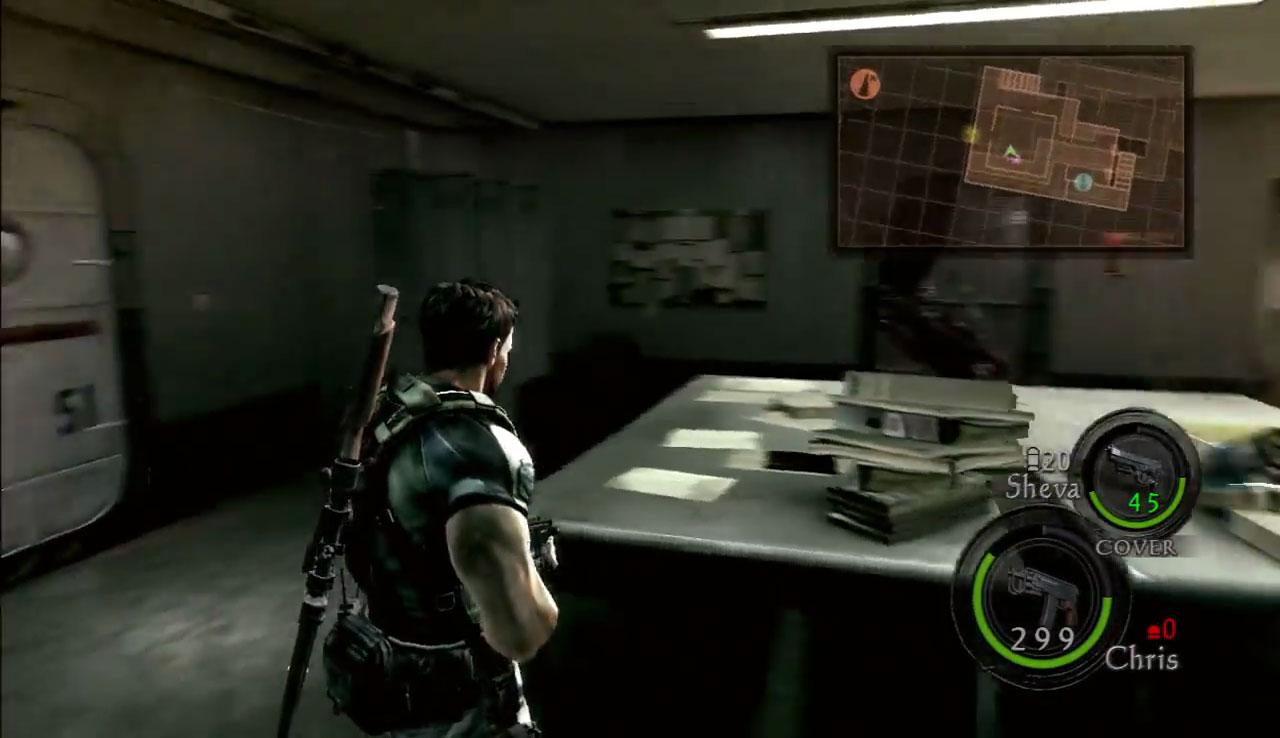The image size is (1280, 738).
Task: Click the cyan partner marker on minimap
Action: [x=1083, y=182]
